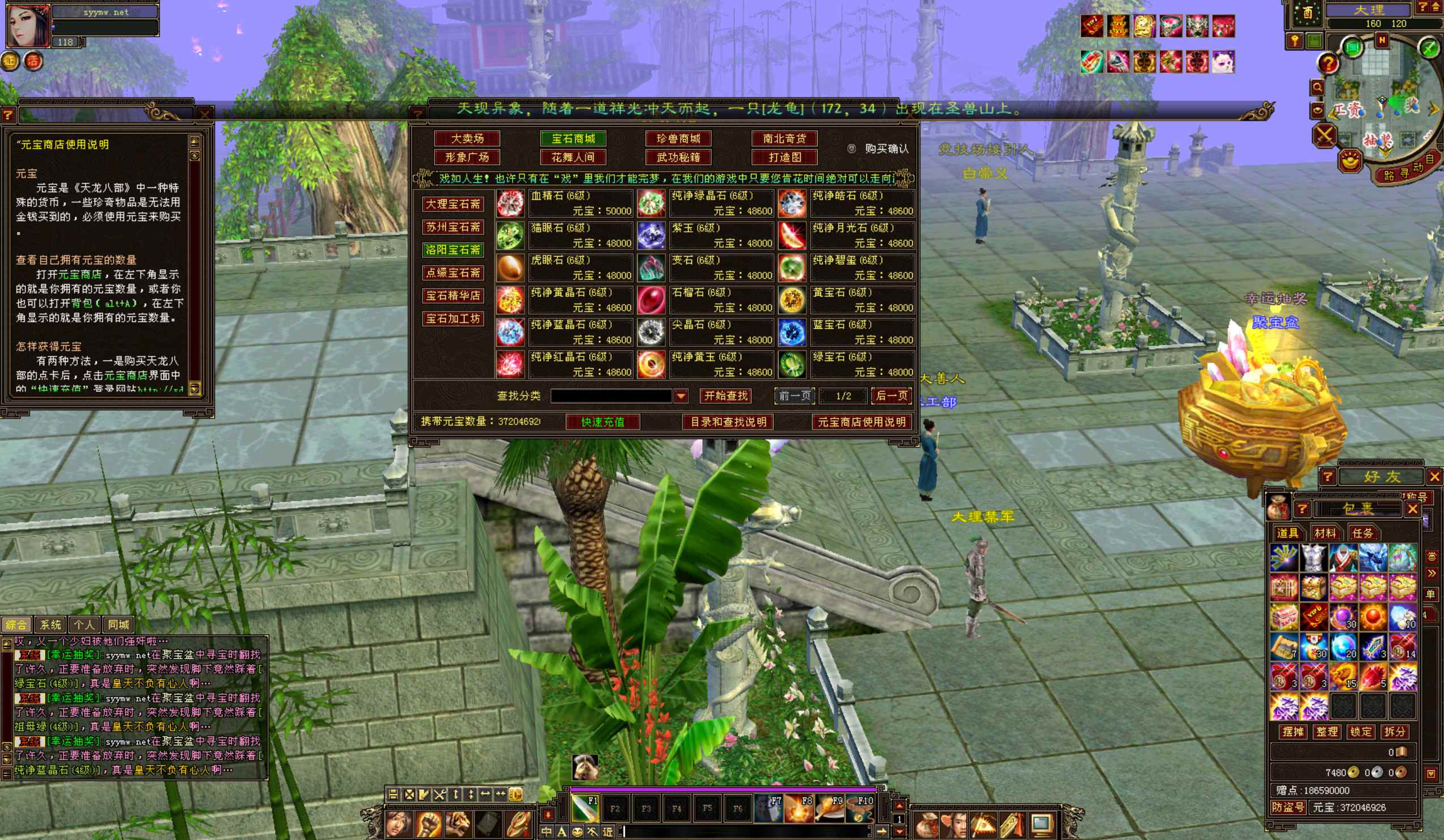This screenshot has width=1444, height=840.
Task: Open the 南北奇货 shop section
Action: pyautogui.click(x=784, y=139)
